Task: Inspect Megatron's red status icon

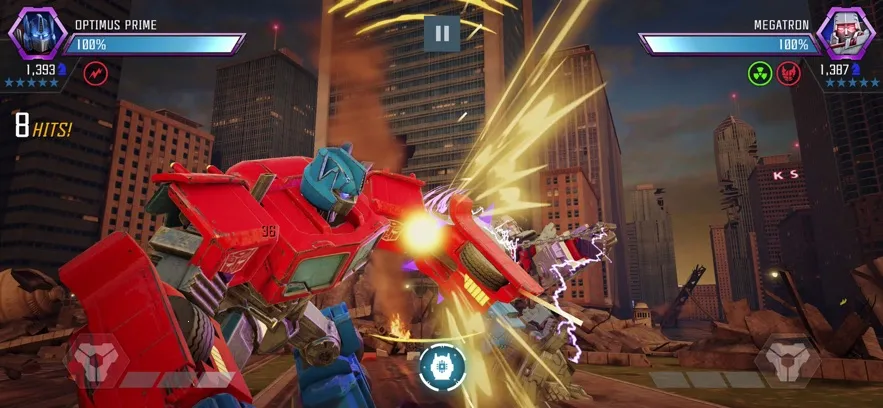Action: [789, 73]
